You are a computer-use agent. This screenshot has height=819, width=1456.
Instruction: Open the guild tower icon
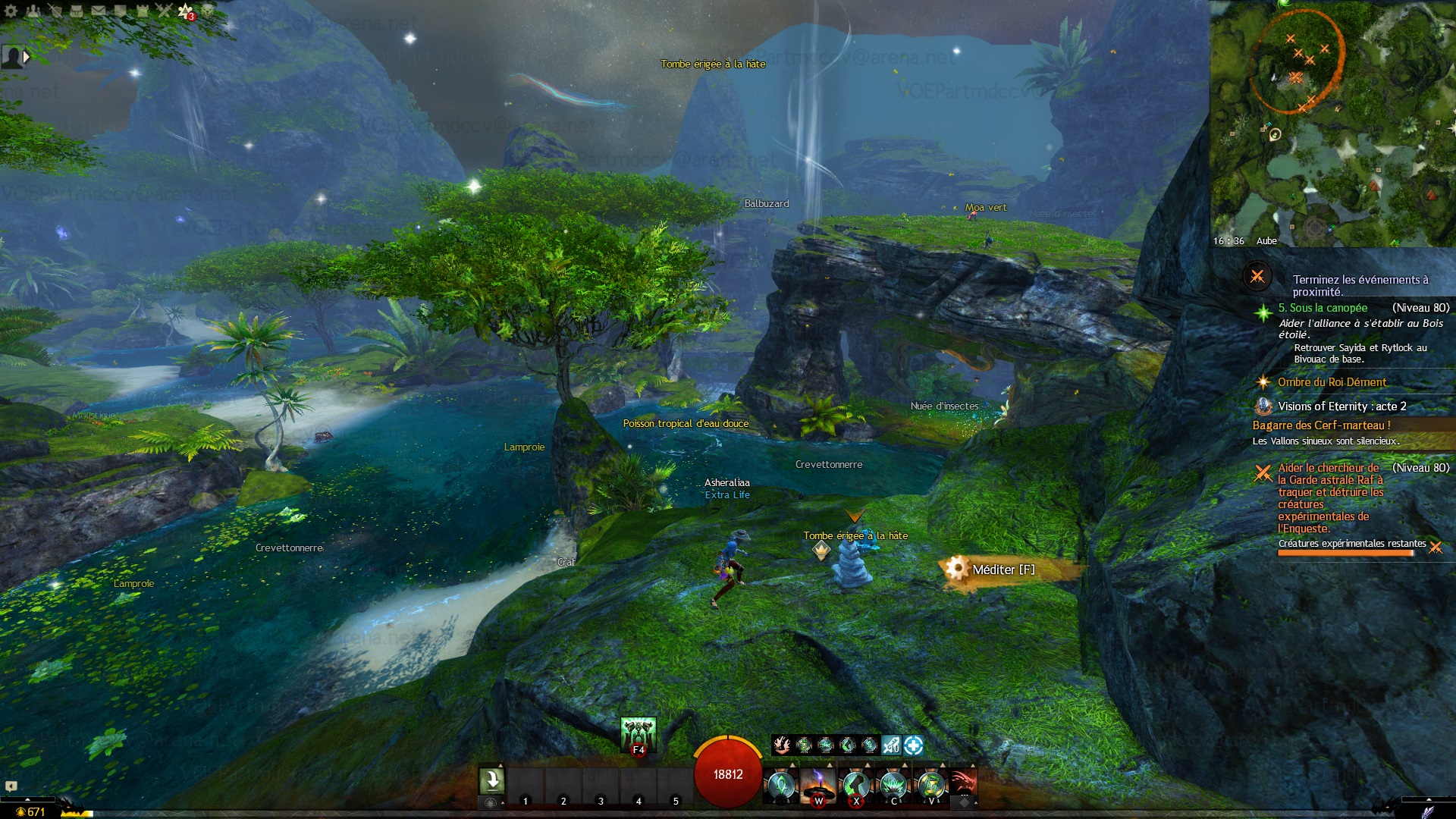142,11
